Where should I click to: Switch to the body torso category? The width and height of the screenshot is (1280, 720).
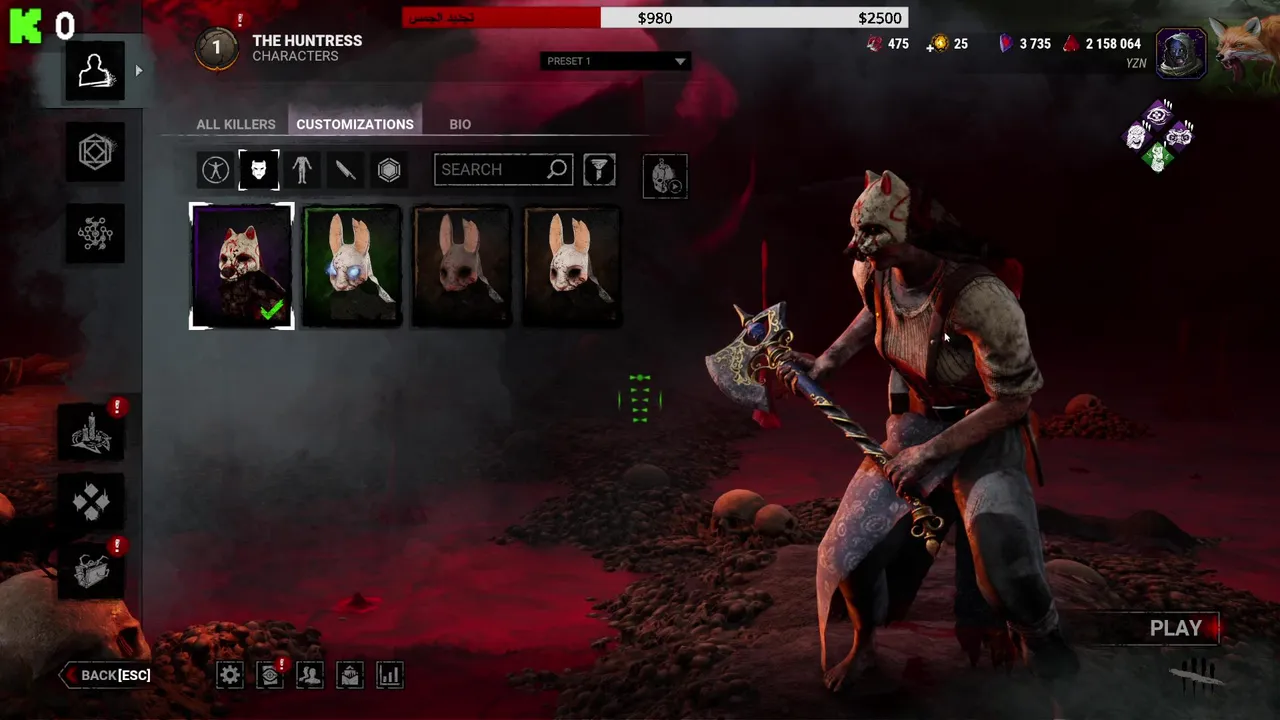[302, 170]
